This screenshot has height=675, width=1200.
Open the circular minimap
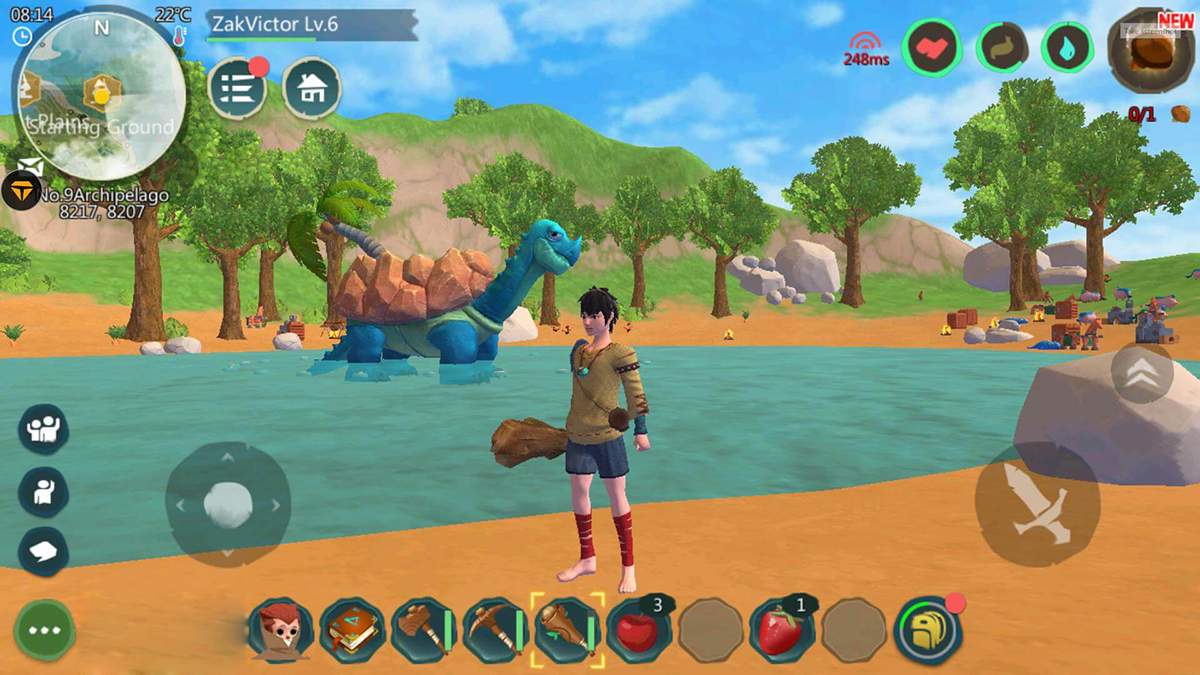[98, 95]
